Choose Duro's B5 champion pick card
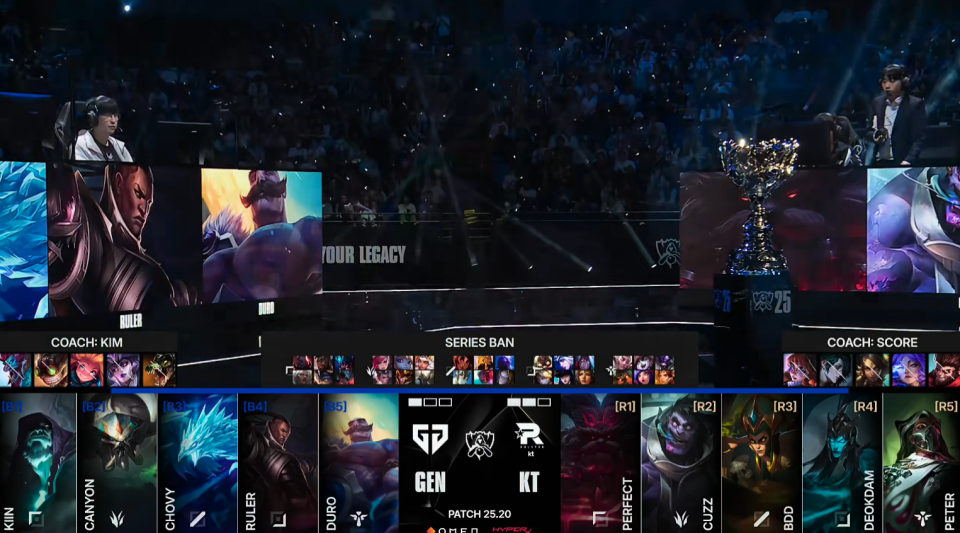Image resolution: width=960 pixels, height=533 pixels. click(x=358, y=462)
